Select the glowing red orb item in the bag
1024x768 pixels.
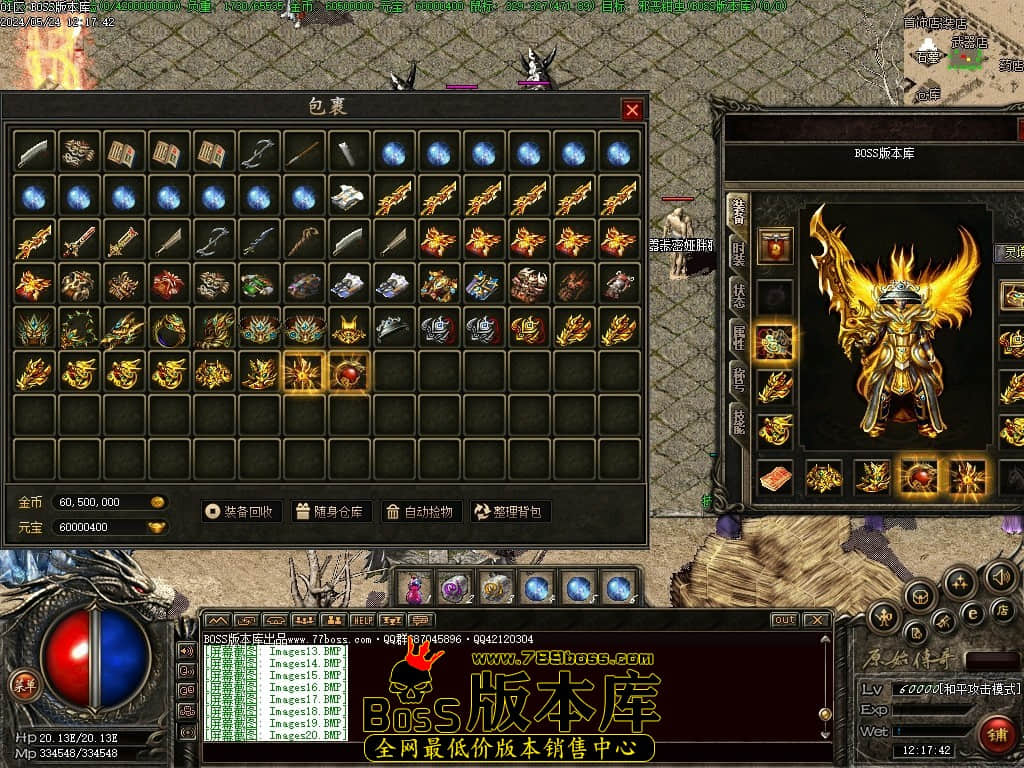tap(349, 371)
